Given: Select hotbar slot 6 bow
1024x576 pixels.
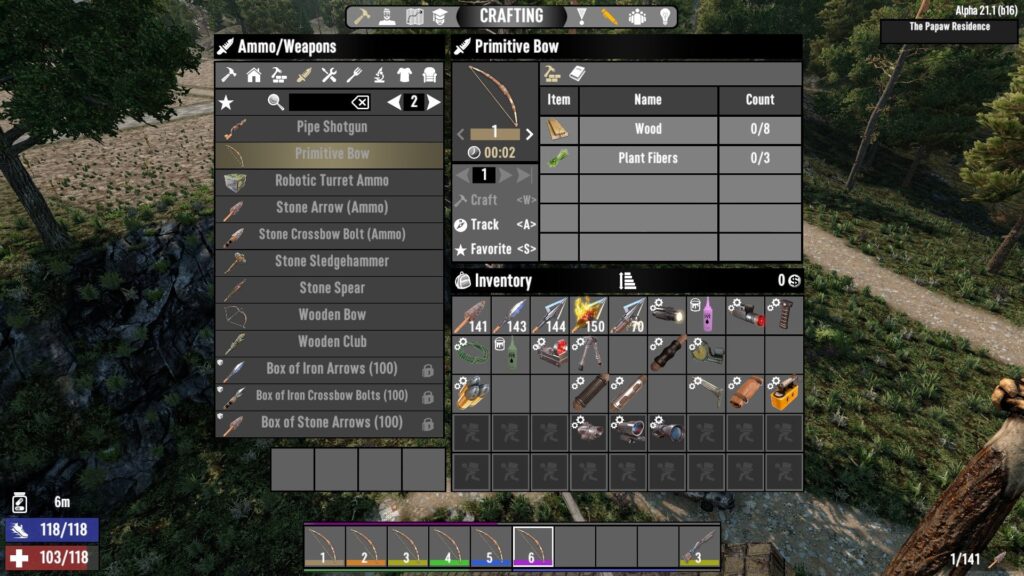Looking at the screenshot, I should click(x=532, y=546).
